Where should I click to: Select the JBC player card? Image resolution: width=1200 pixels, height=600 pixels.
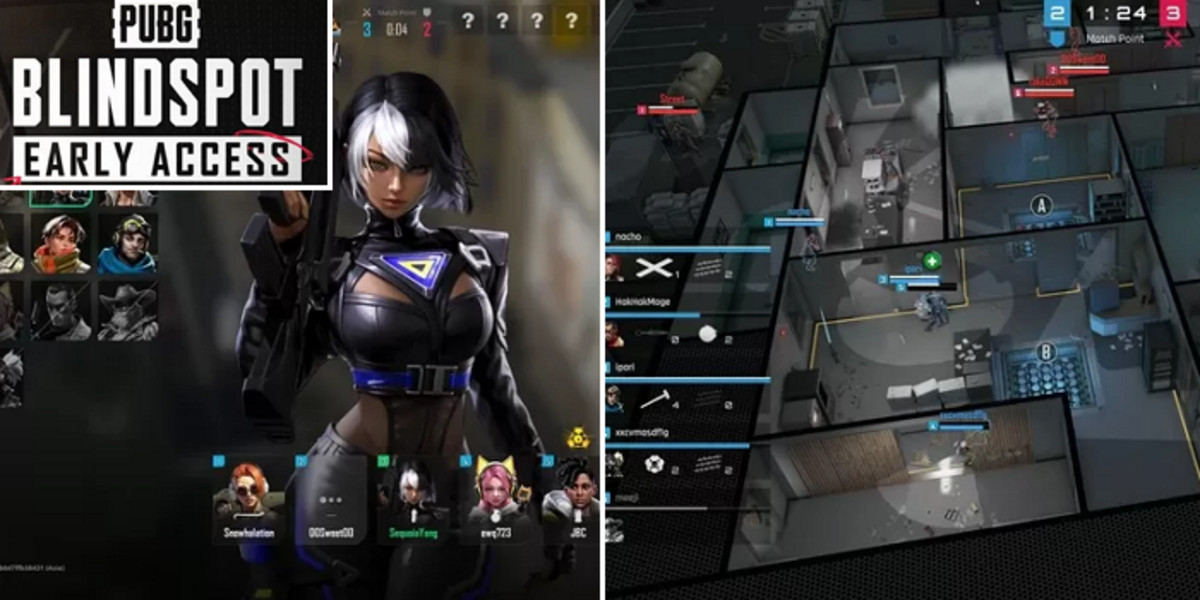pyautogui.click(x=572, y=500)
